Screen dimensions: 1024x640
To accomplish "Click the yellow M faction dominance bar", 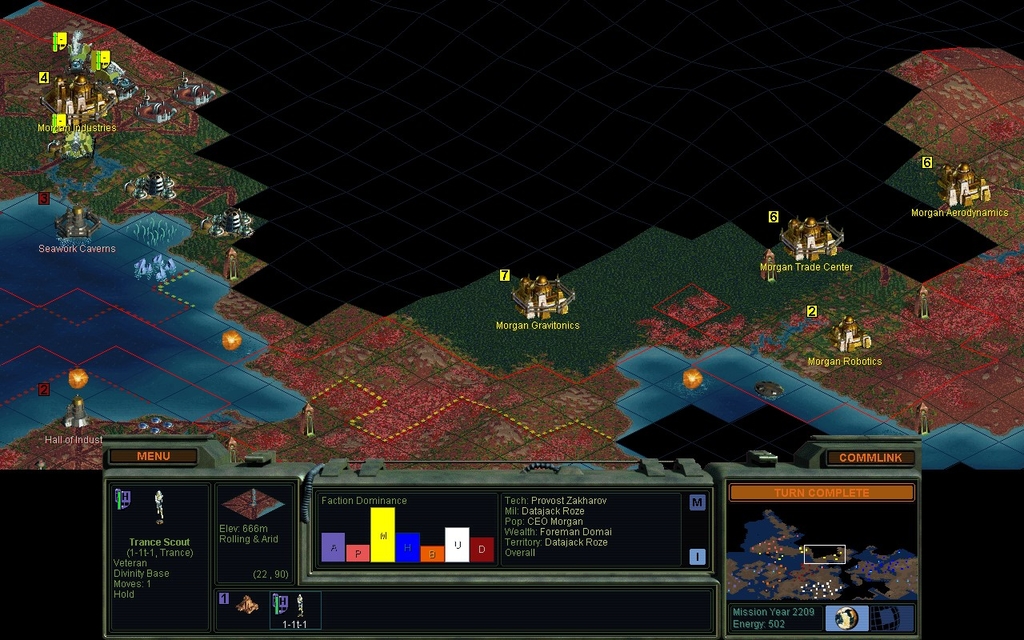I will pos(383,535).
